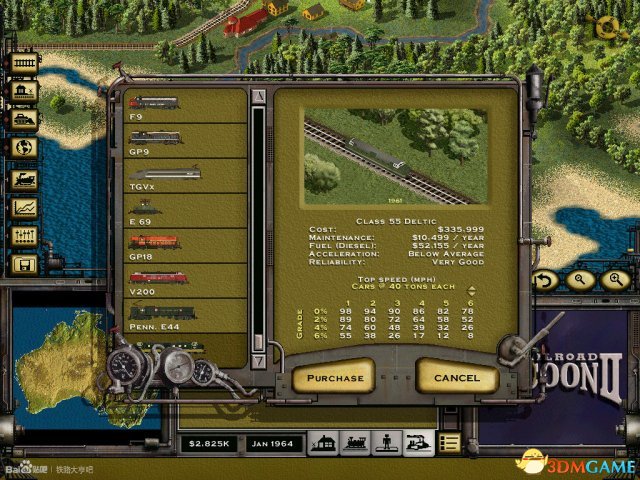Choose the orange GP18 locomotive
Viewport: 640px width, 480px height.
tap(186, 246)
